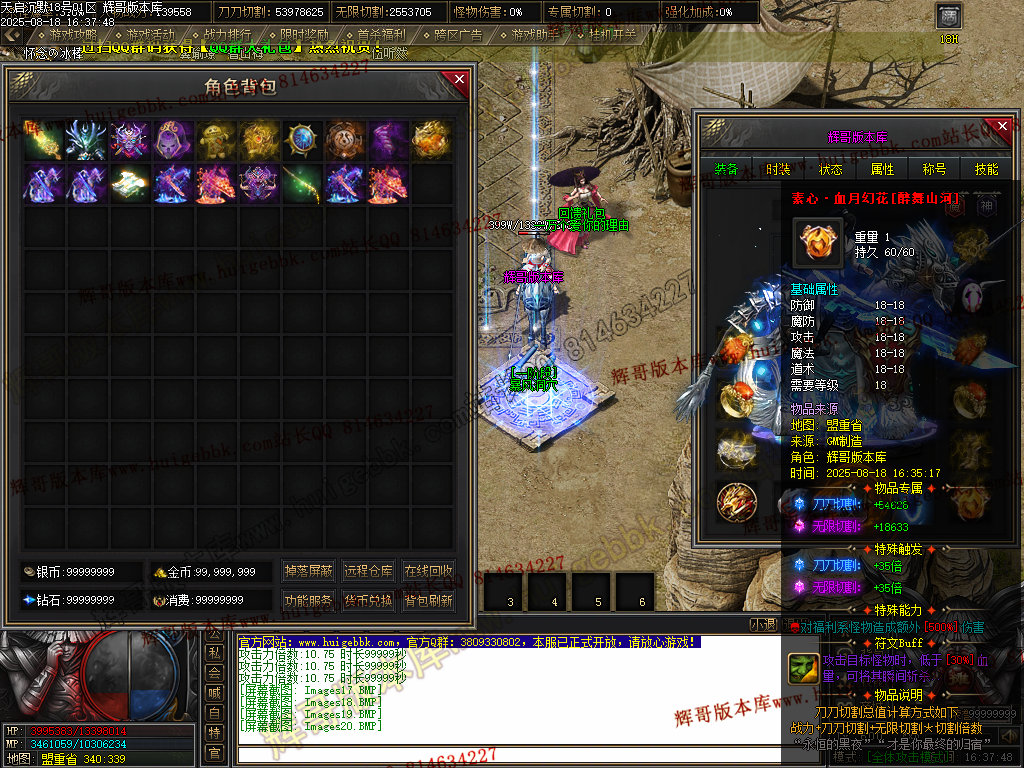Open the 远程仓库 remote warehouse

click(x=368, y=571)
